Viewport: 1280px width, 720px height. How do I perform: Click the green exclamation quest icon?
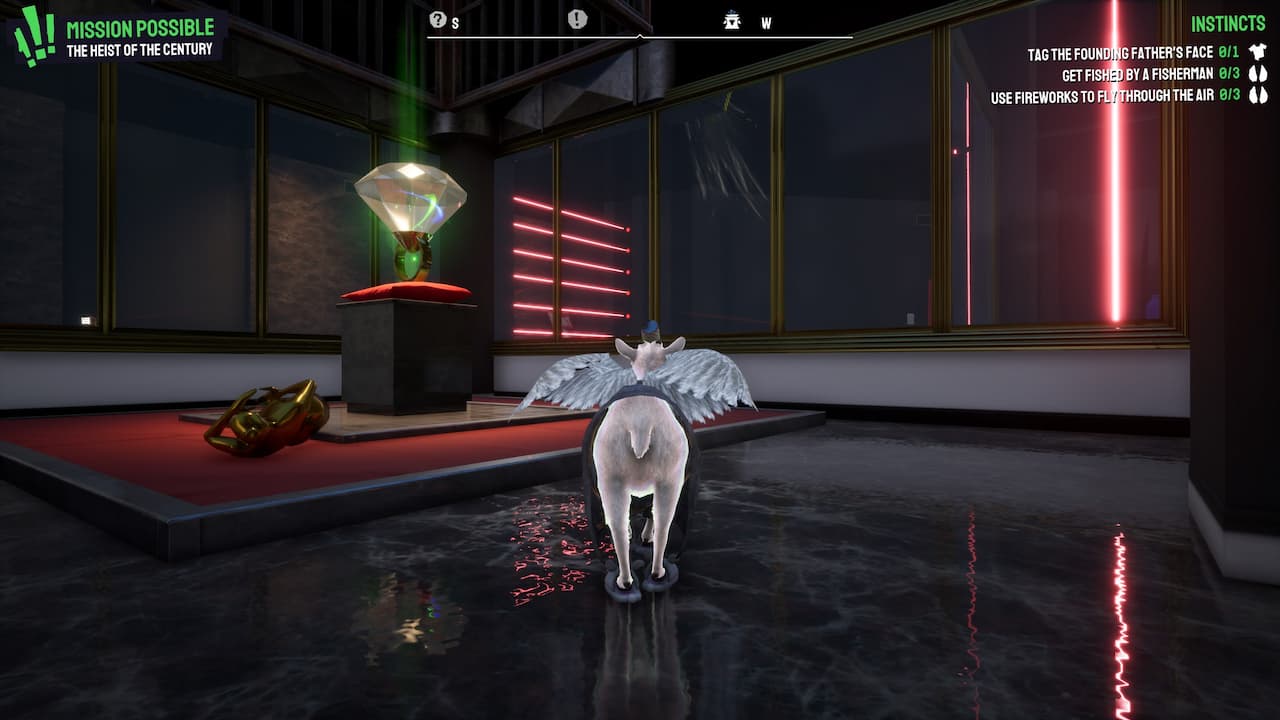point(35,36)
